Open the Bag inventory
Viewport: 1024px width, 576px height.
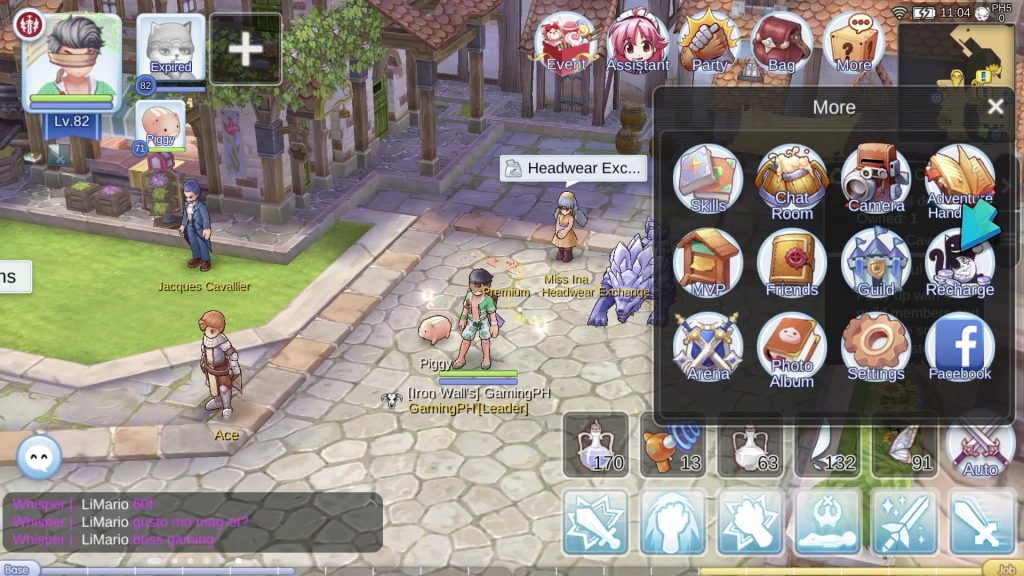coord(781,44)
